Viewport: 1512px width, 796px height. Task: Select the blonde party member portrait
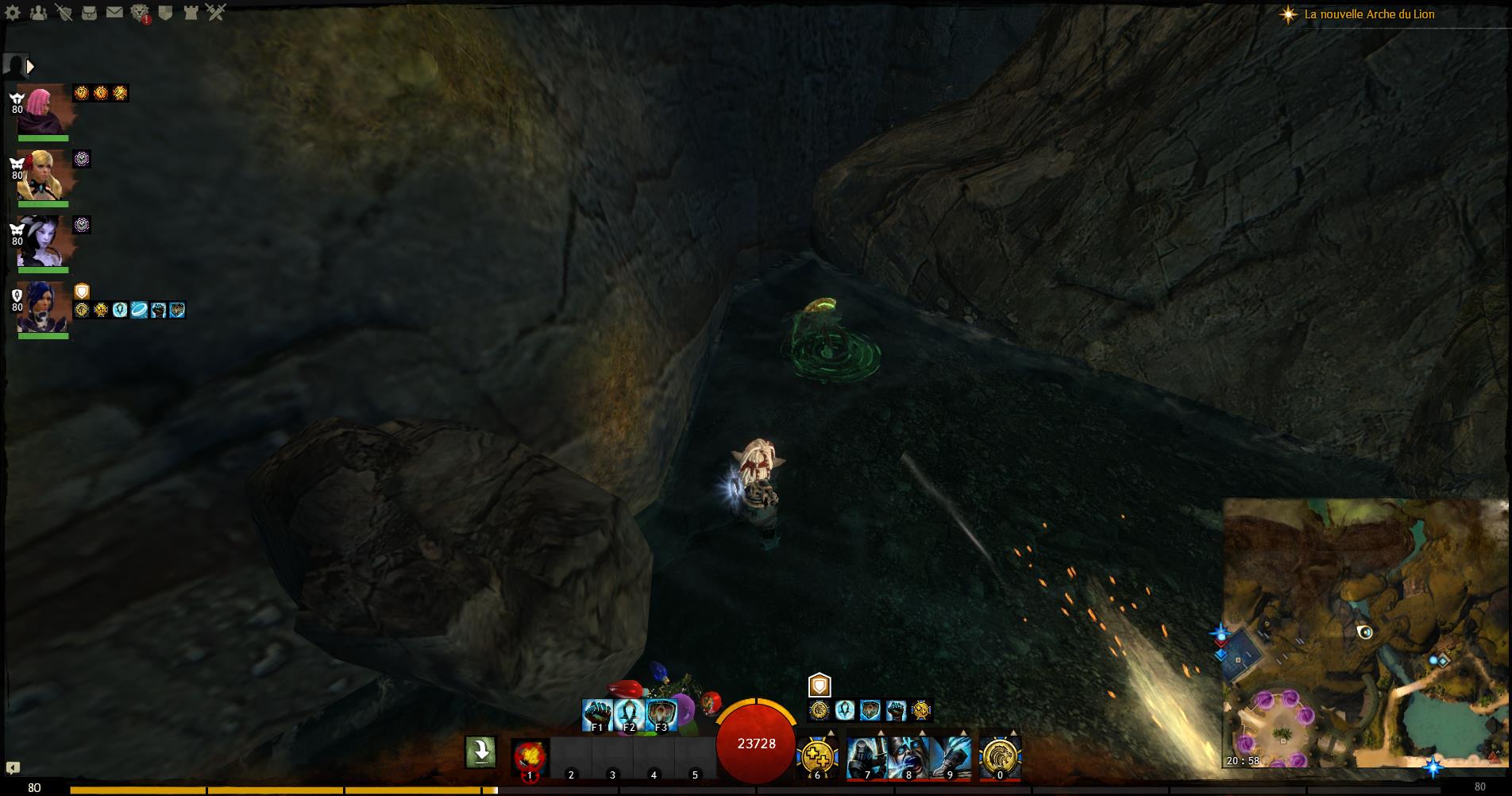tap(41, 175)
